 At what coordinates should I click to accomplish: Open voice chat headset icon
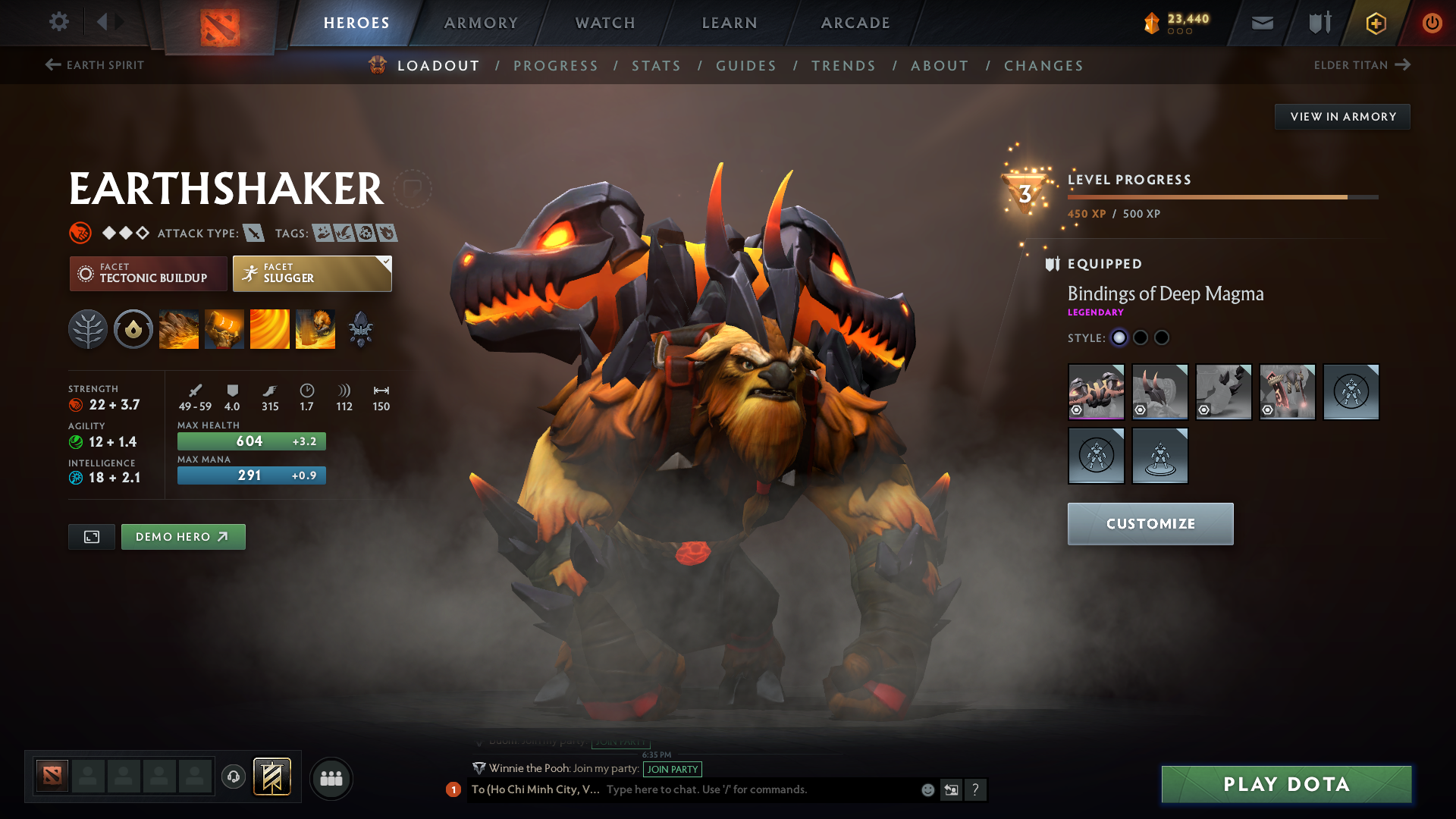(233, 777)
